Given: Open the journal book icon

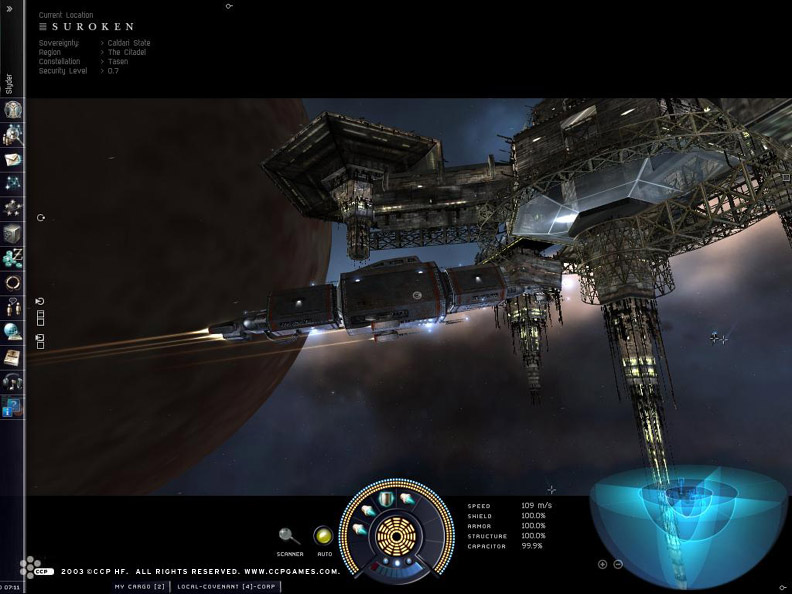Looking at the screenshot, I should pos(13,357).
